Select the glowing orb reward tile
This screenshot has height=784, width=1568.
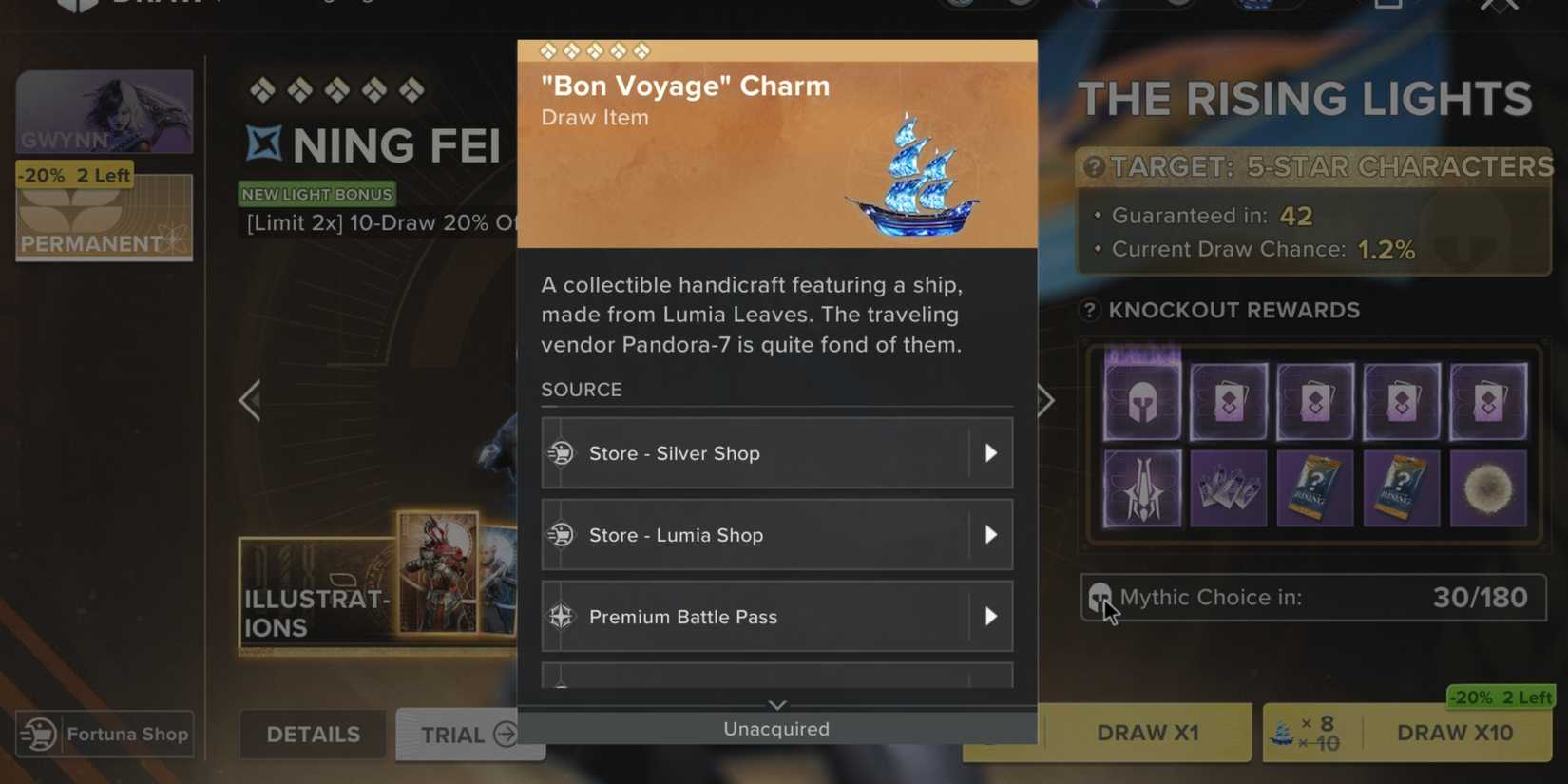[x=1489, y=488]
